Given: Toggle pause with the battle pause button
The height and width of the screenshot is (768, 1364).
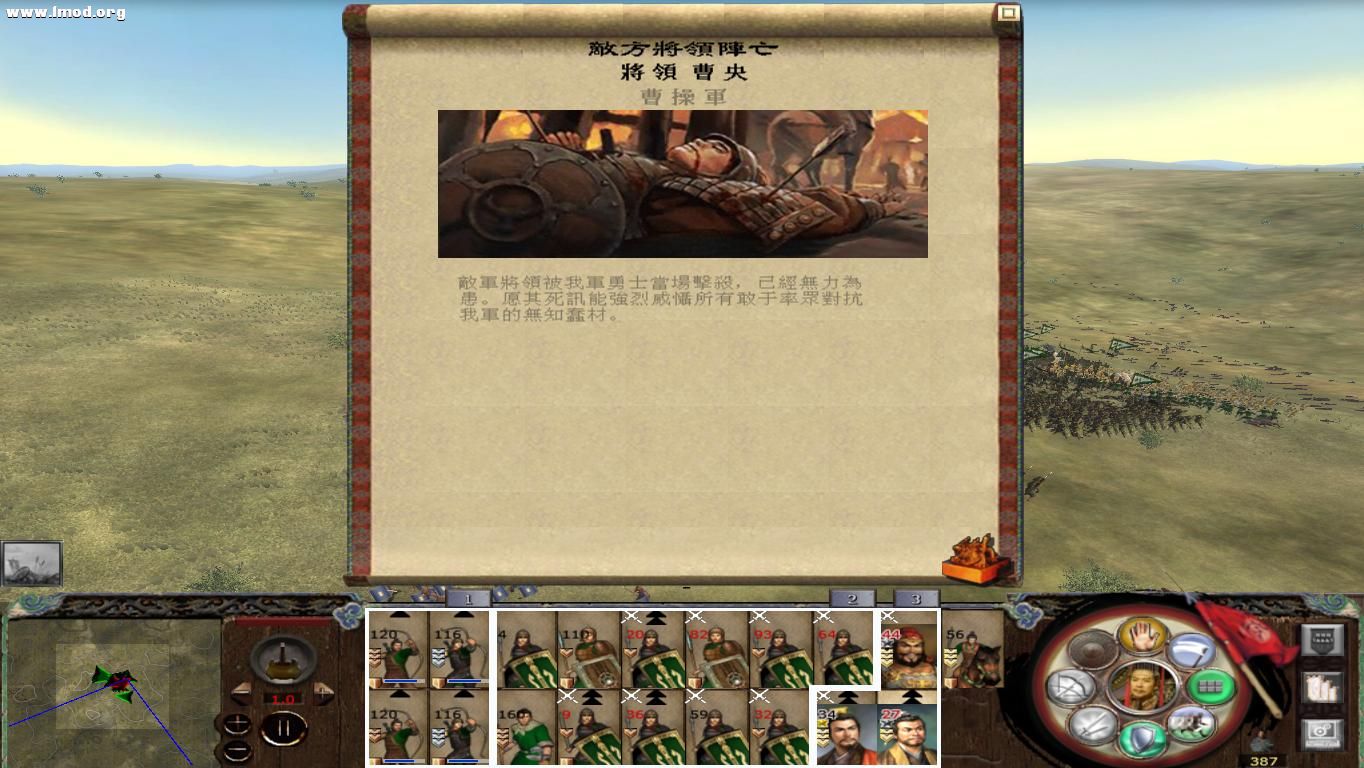Looking at the screenshot, I should coord(285,729).
